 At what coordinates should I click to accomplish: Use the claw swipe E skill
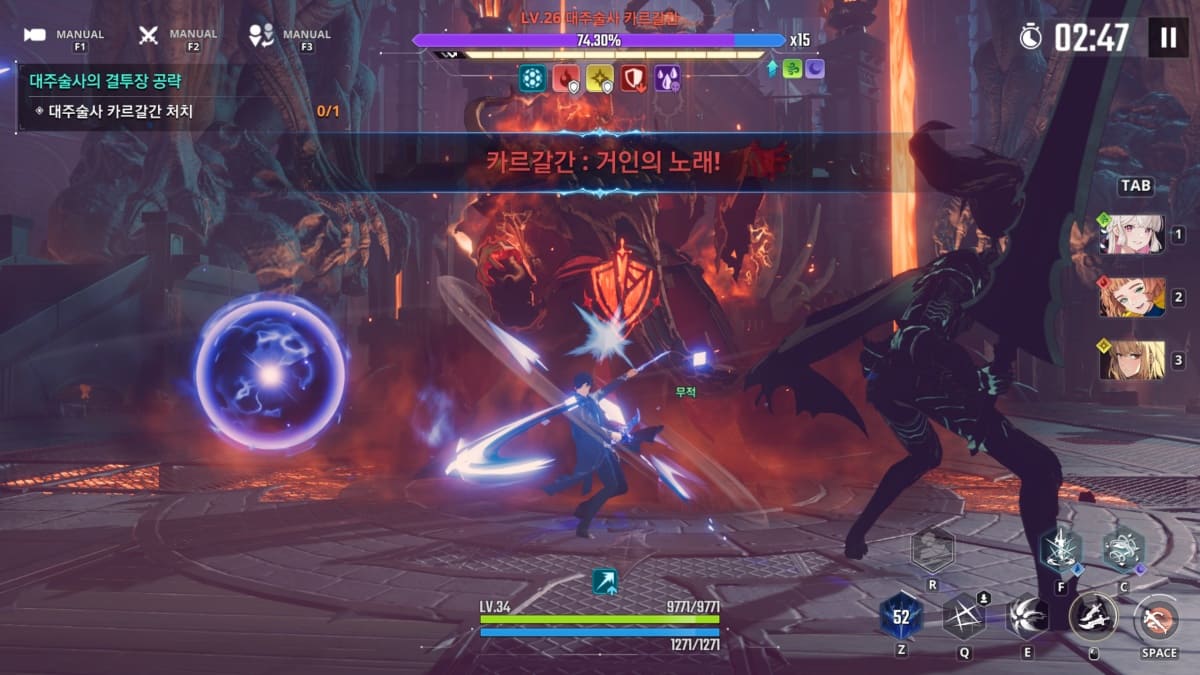[x=1027, y=616]
